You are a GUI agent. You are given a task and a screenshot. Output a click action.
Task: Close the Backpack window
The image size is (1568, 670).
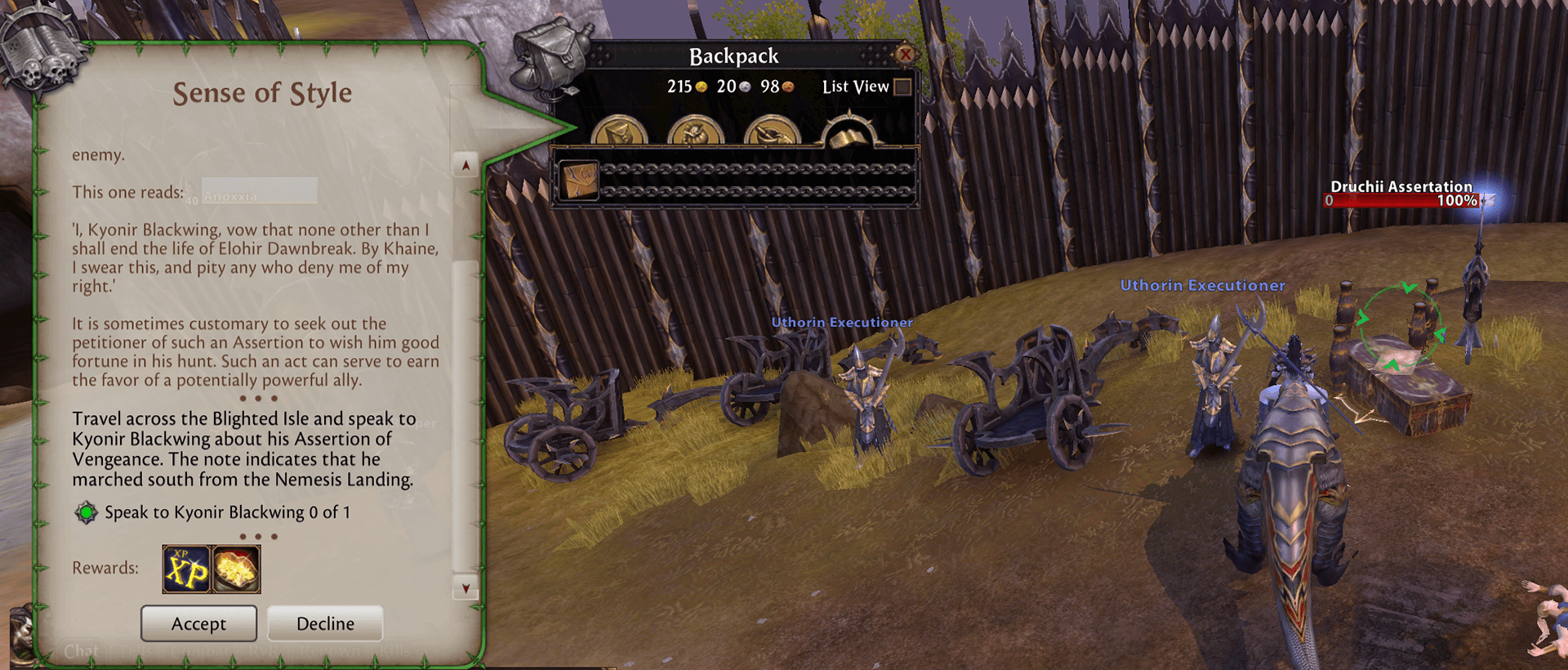(x=904, y=55)
